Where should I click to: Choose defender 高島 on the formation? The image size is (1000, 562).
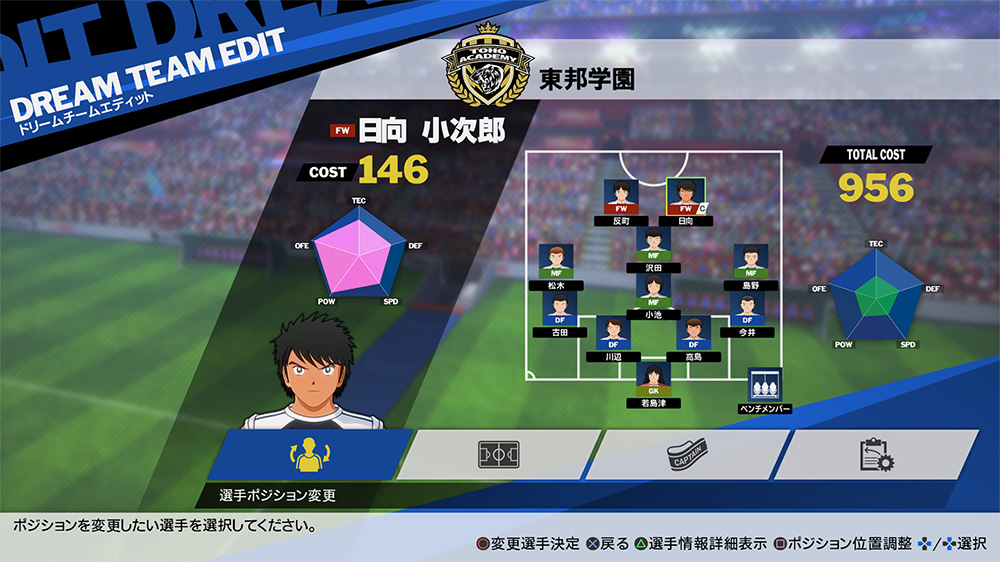coord(693,334)
